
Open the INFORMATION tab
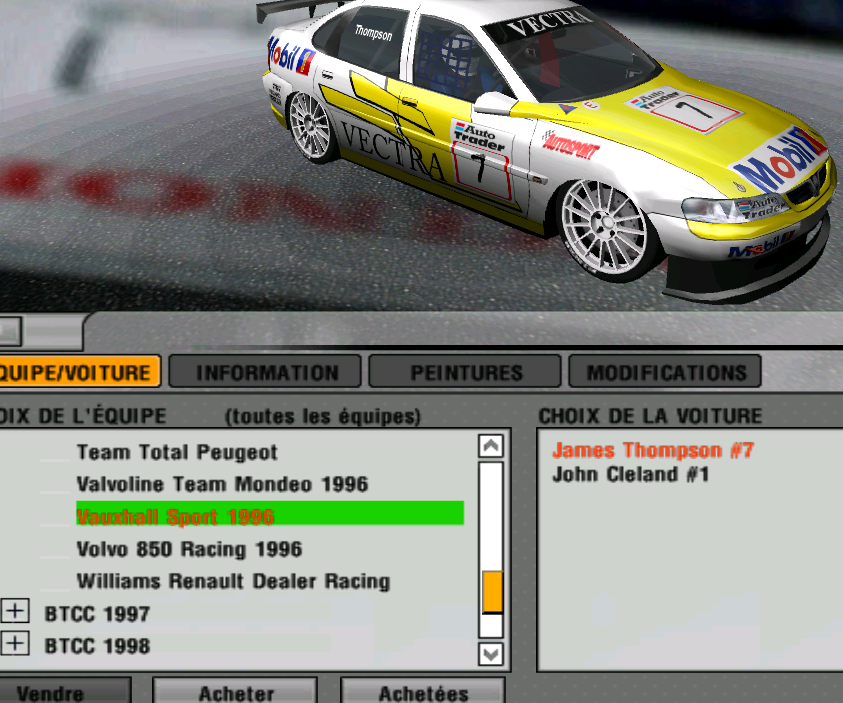267,373
